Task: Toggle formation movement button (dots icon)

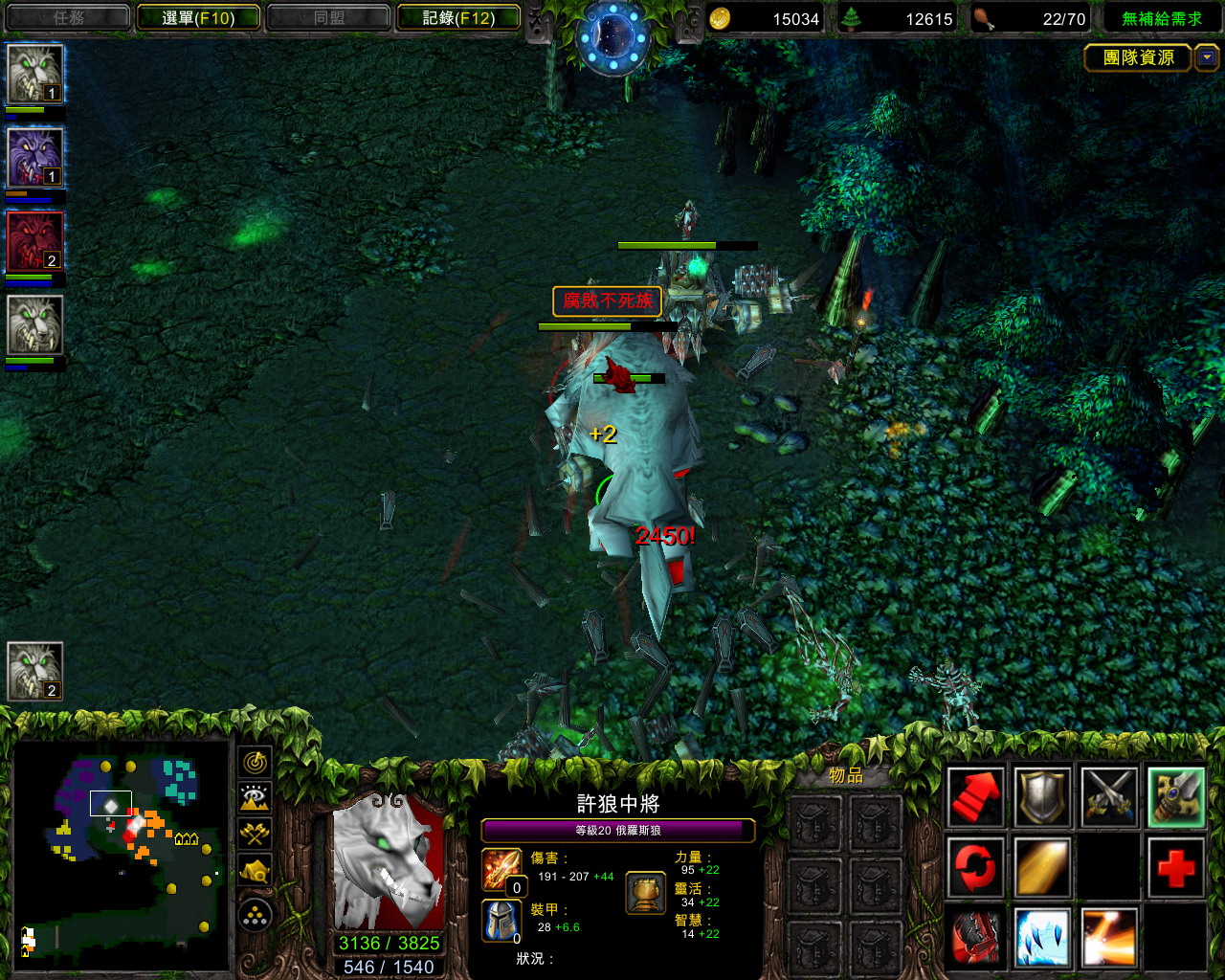Action: pos(255,916)
